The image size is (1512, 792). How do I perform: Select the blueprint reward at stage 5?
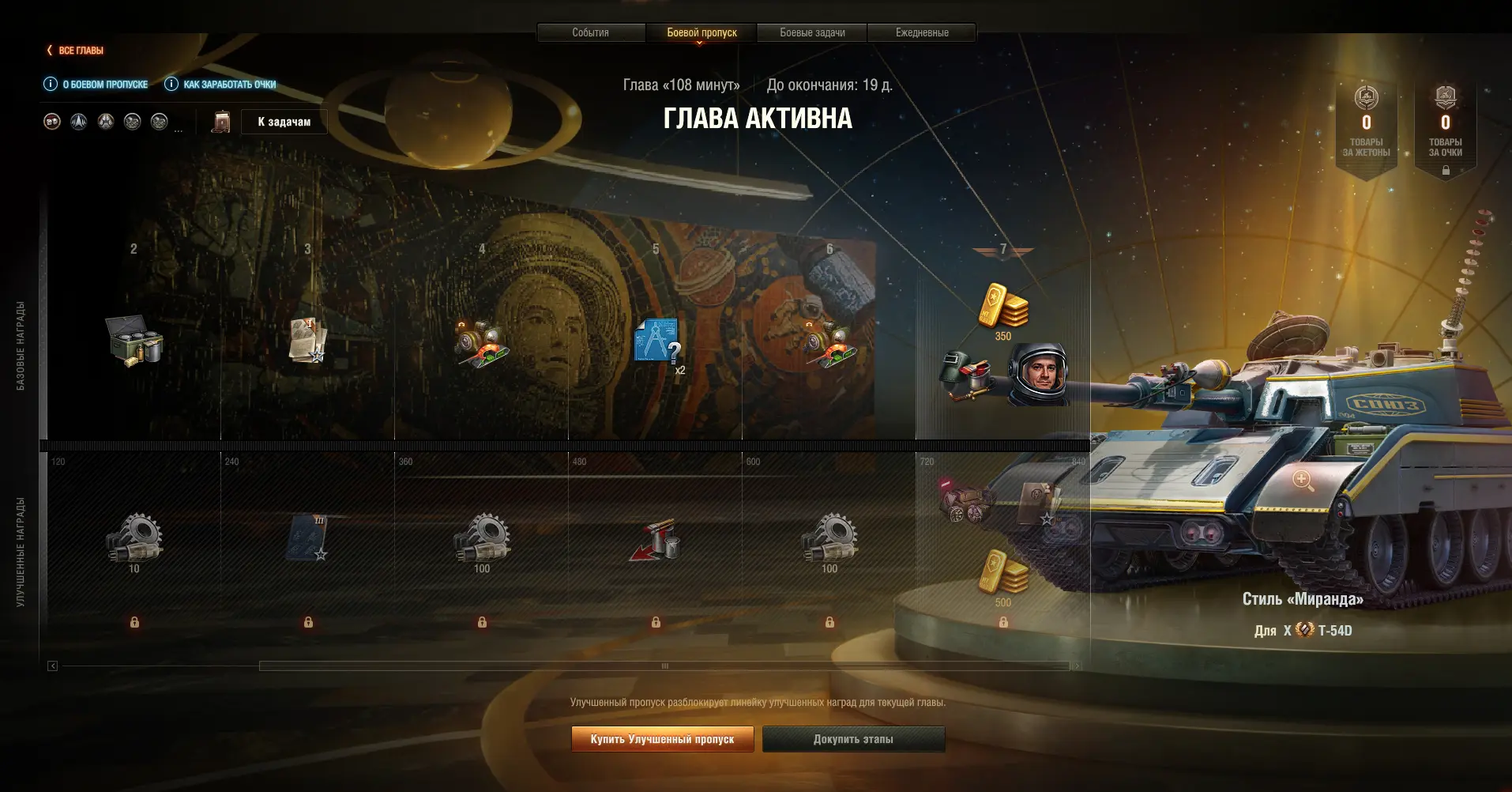point(657,341)
